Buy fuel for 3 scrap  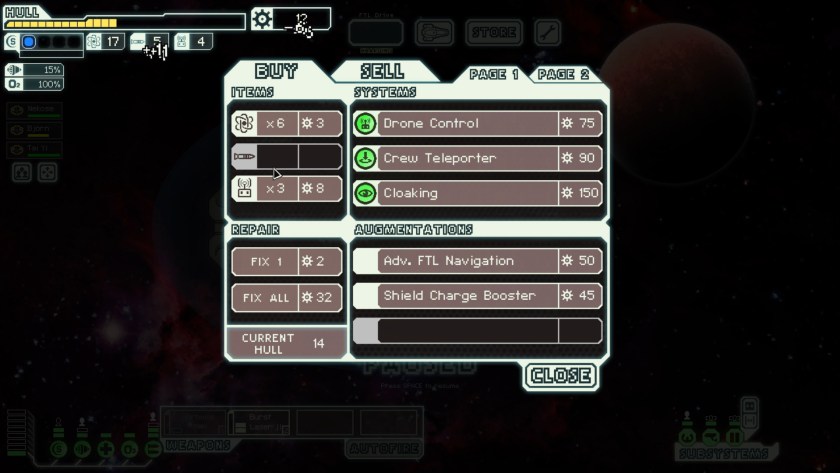(287, 124)
